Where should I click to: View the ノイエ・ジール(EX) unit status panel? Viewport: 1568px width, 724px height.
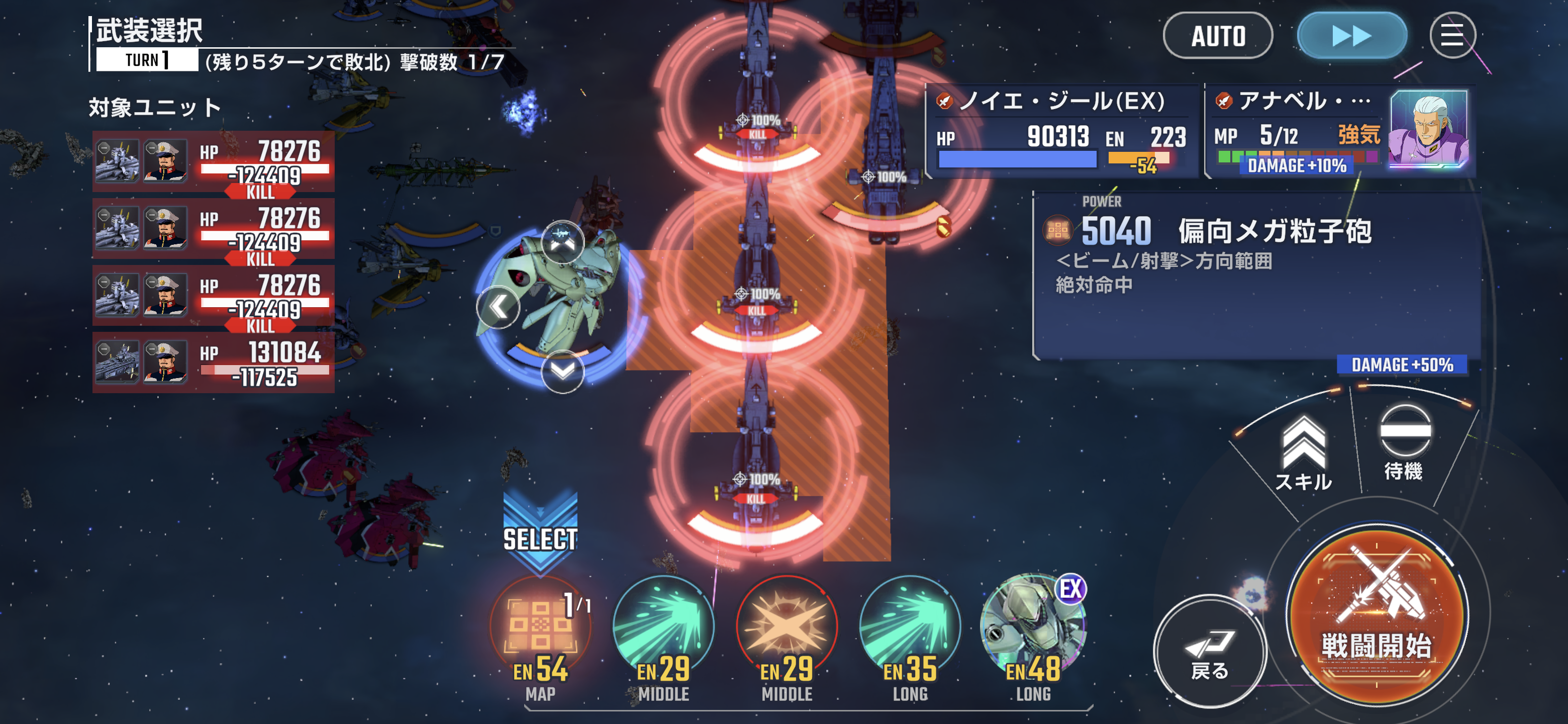pyautogui.click(x=1061, y=131)
